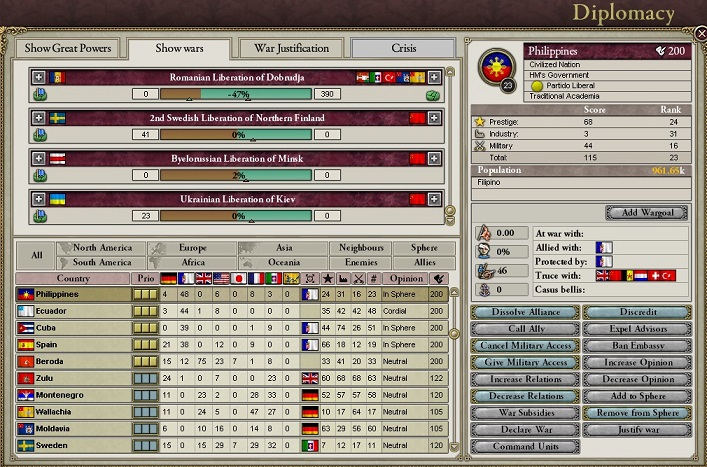
Task: Show All countries filter
Action: (36, 255)
